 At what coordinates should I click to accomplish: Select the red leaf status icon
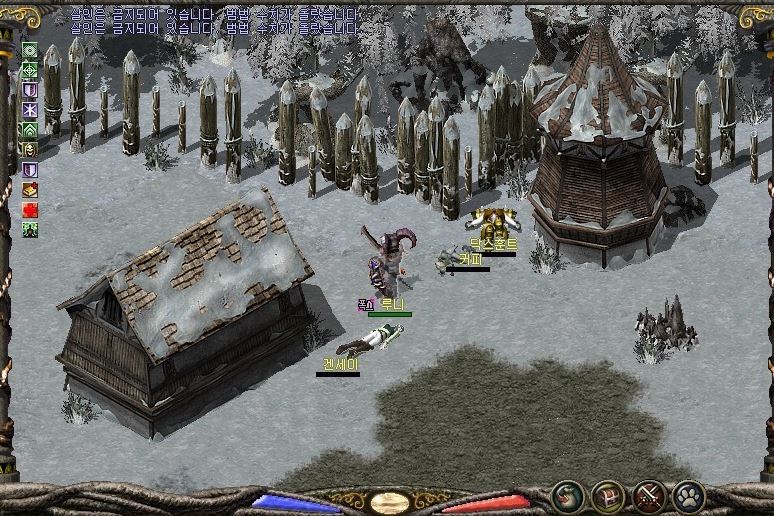pyautogui.click(x=30, y=209)
